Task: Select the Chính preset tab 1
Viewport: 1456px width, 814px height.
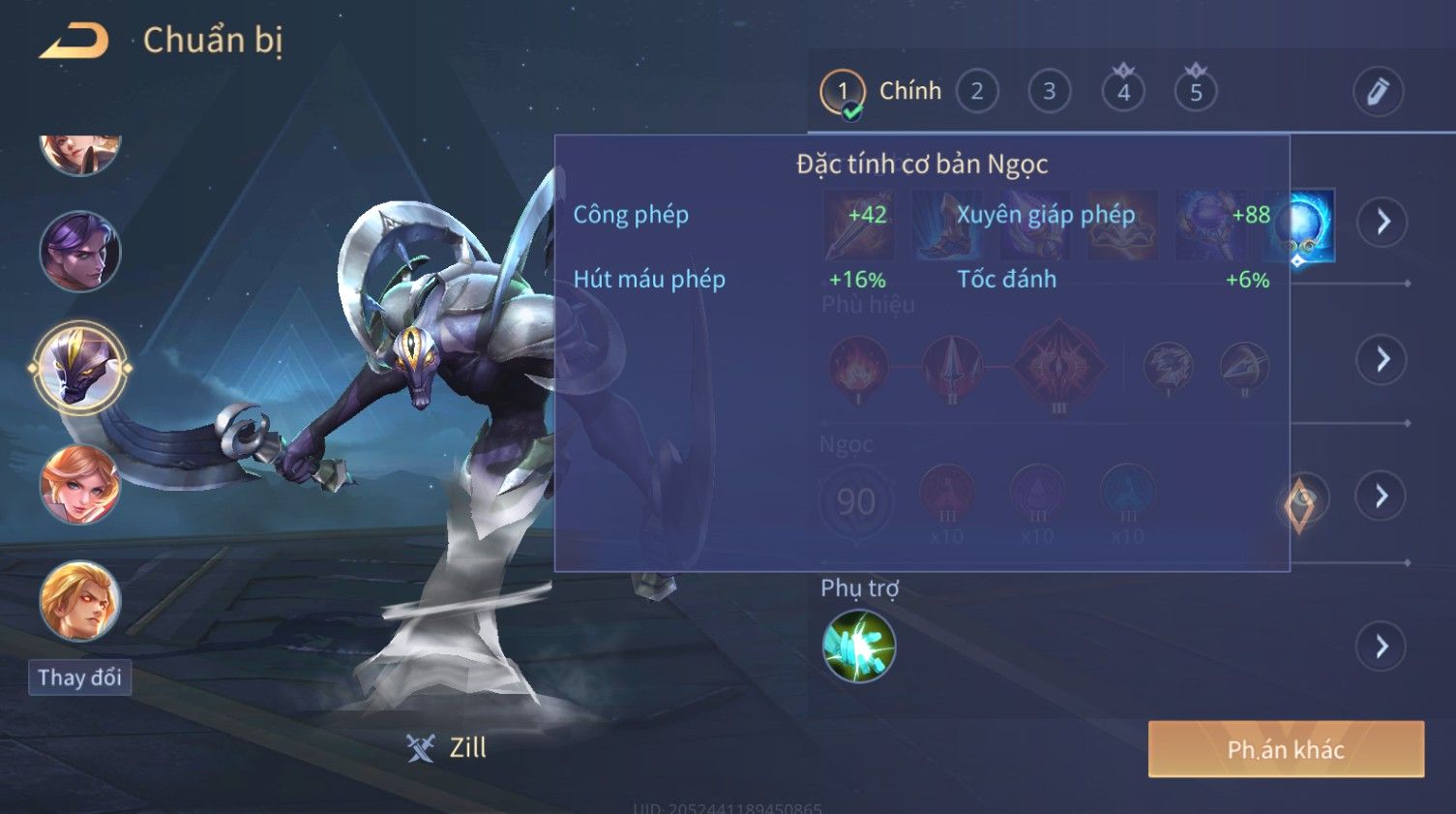Action: (844, 92)
